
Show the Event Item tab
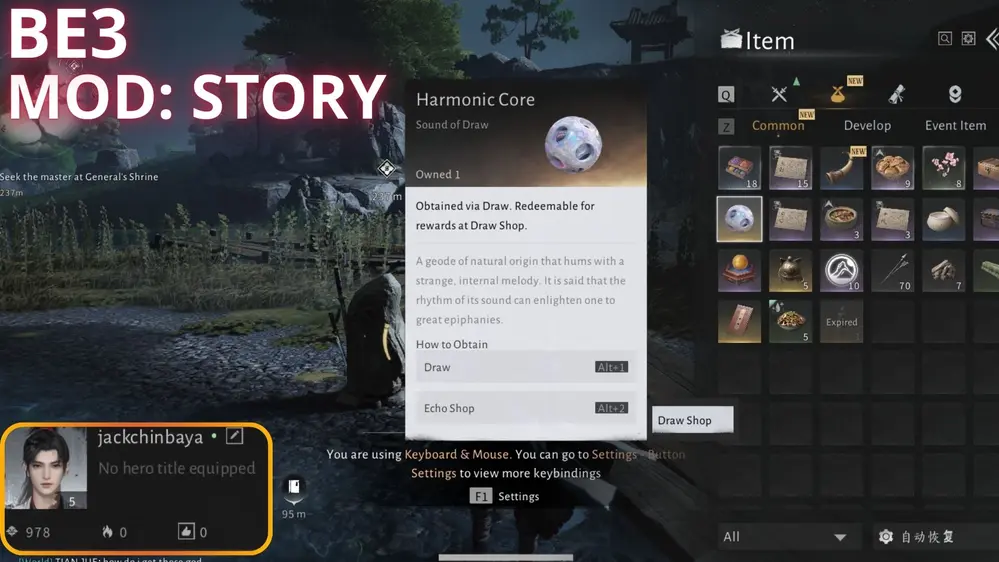[955, 125]
